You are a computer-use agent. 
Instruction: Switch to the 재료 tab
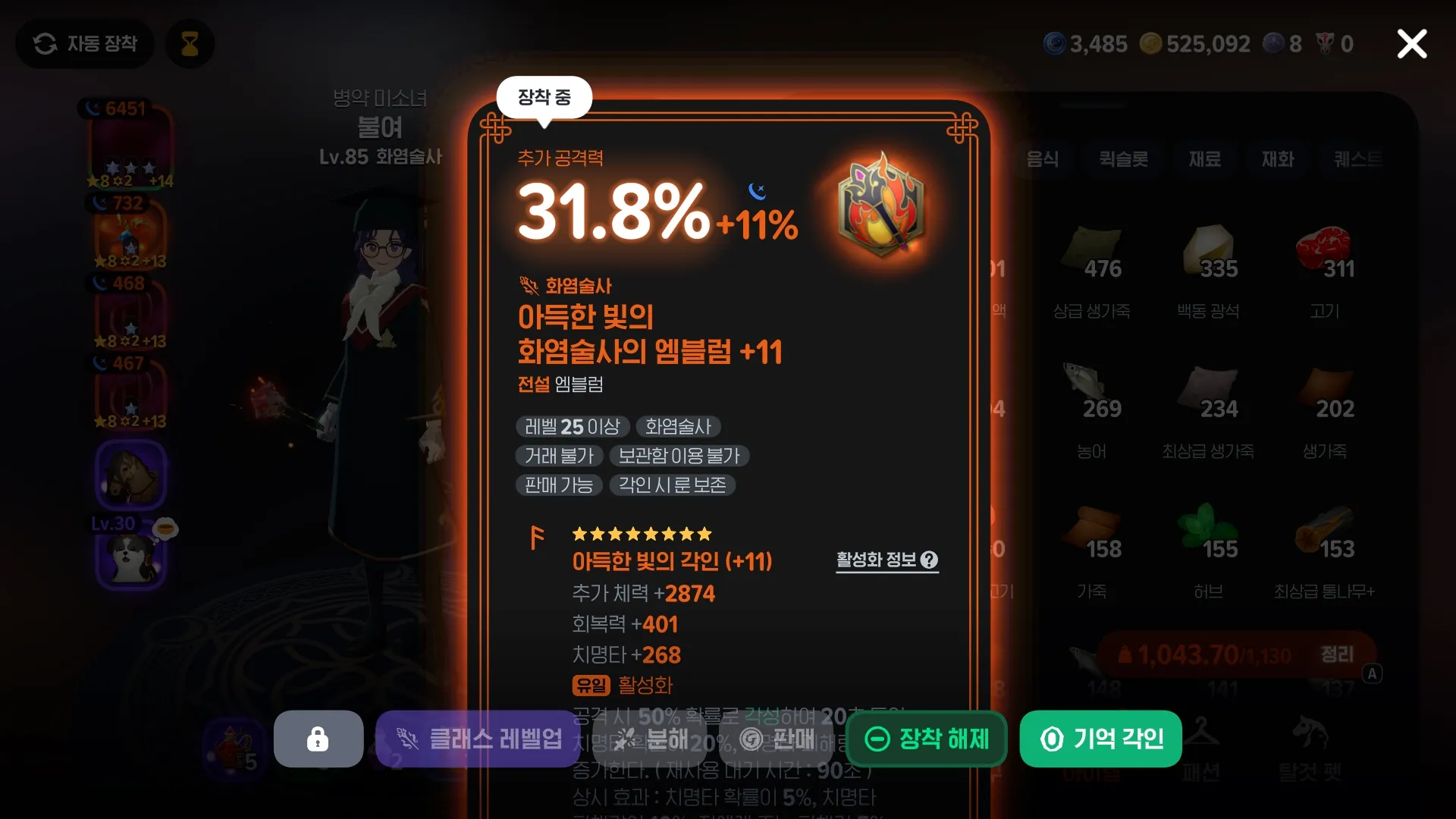pos(1205,160)
